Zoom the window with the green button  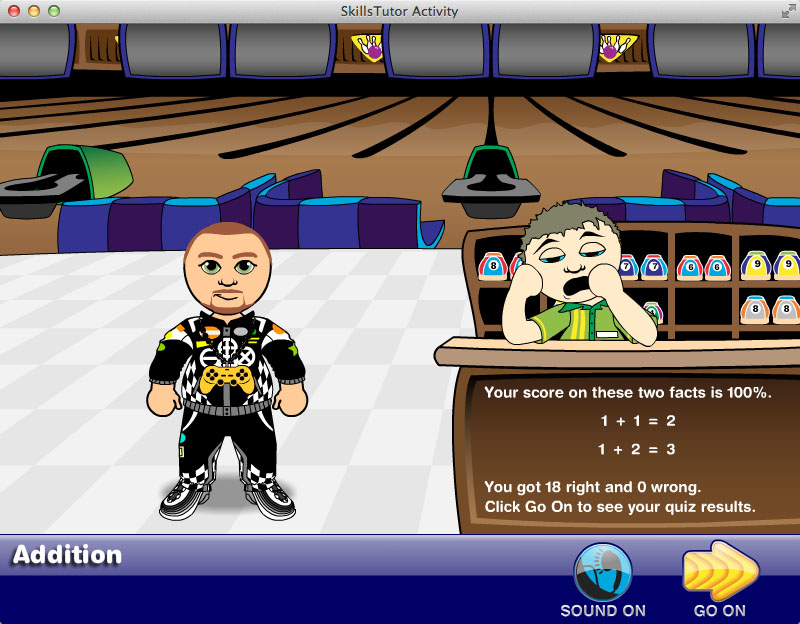53,11
